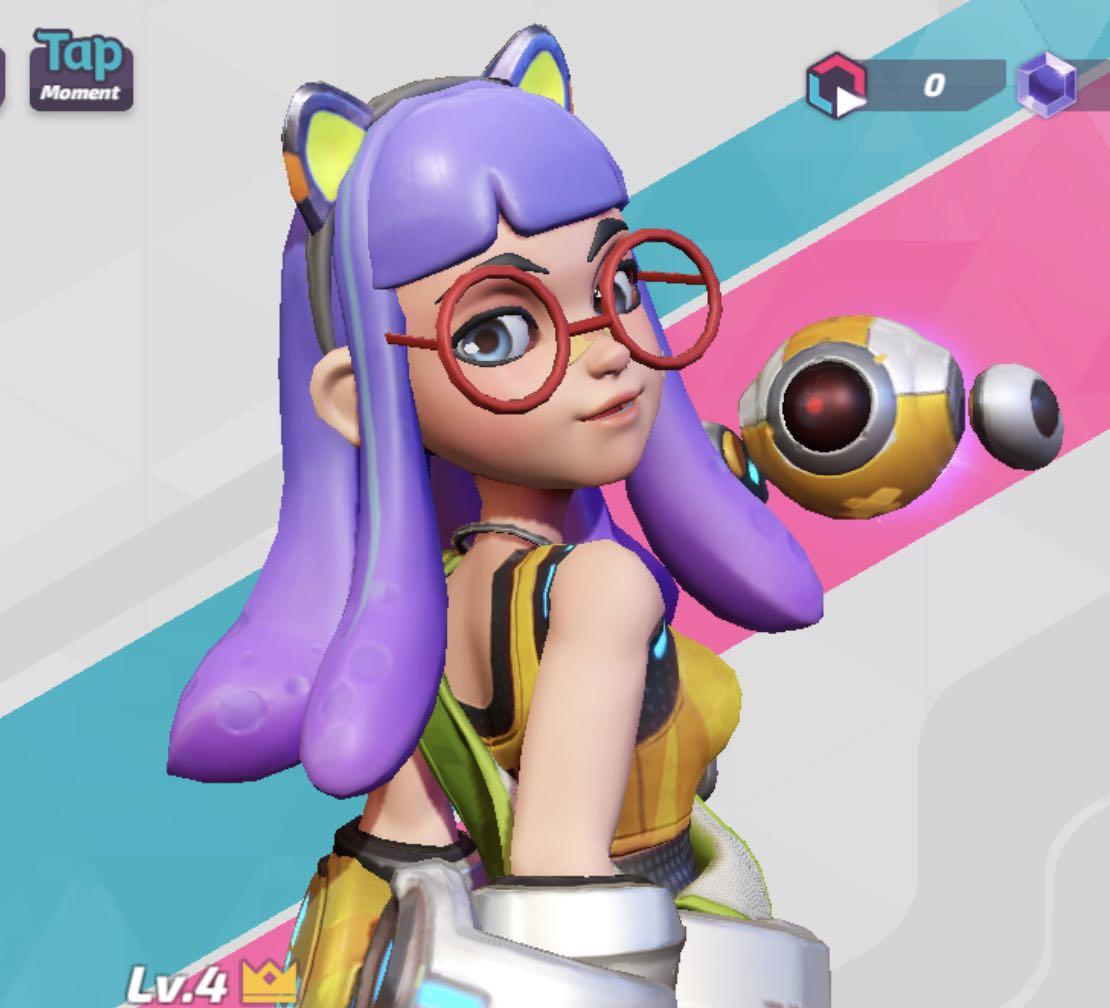Open the Tap Moment button

(x=81, y=68)
